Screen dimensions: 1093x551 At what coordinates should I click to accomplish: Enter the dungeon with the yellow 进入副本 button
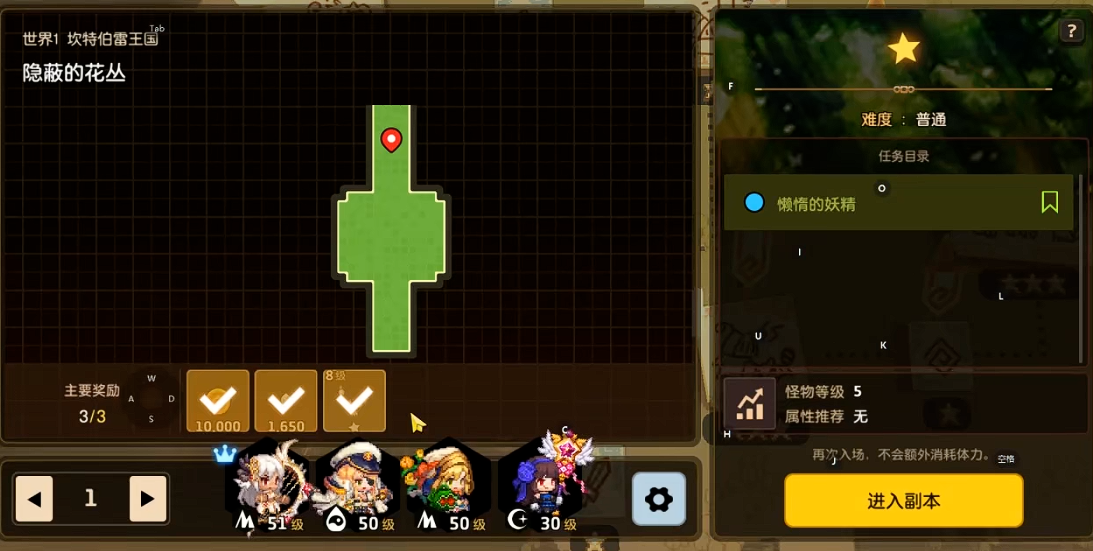903,500
